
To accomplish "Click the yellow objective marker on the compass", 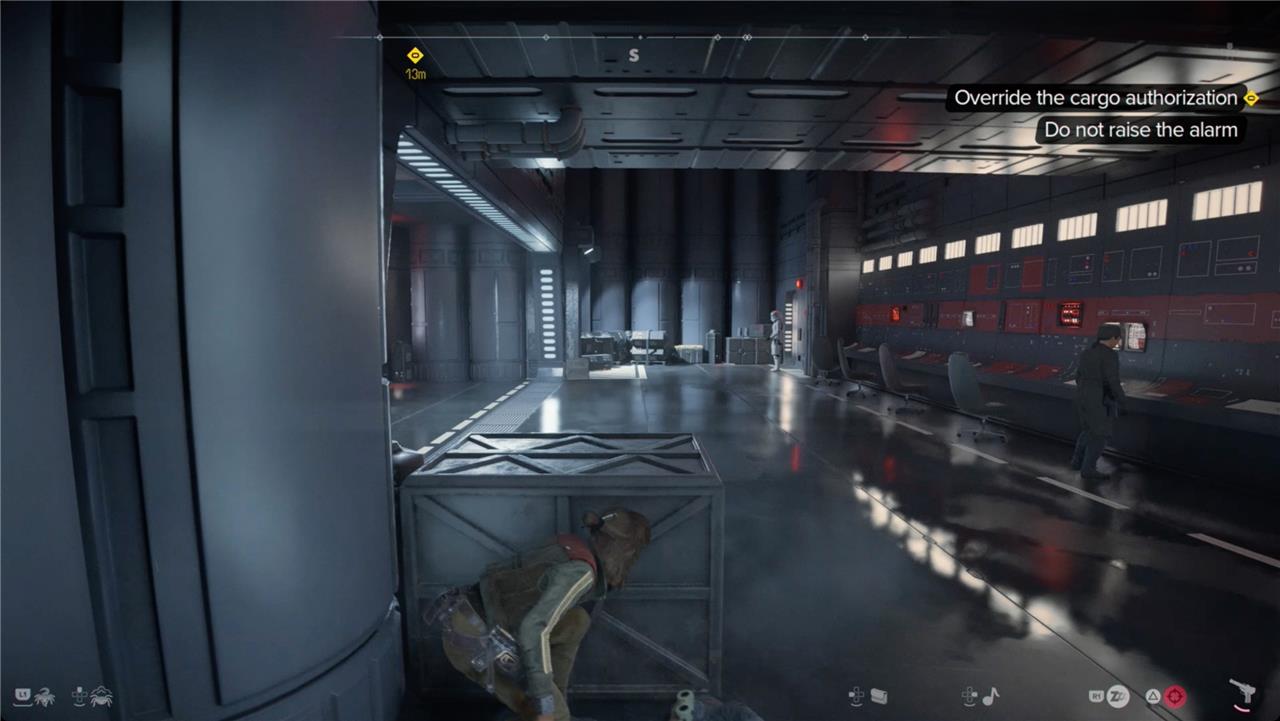I will pos(416,55).
